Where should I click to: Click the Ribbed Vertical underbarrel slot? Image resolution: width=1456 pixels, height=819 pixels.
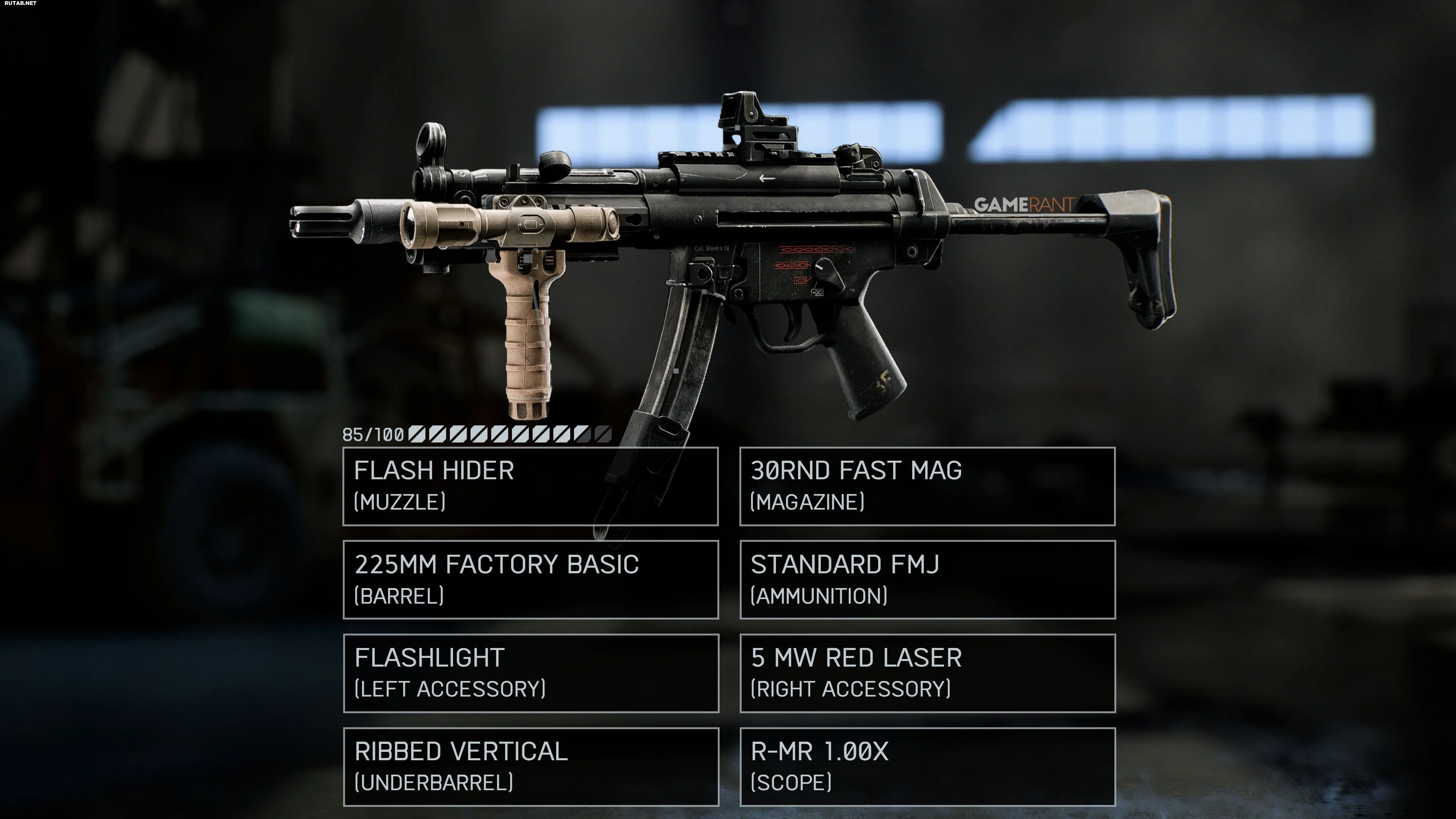click(x=530, y=766)
